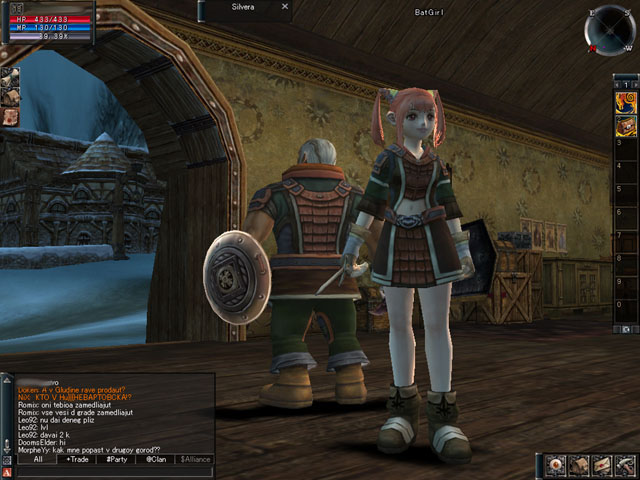640x480 pixels.
Task: Click the red-marked parchment icon at left edge
Action: pos(9,117)
